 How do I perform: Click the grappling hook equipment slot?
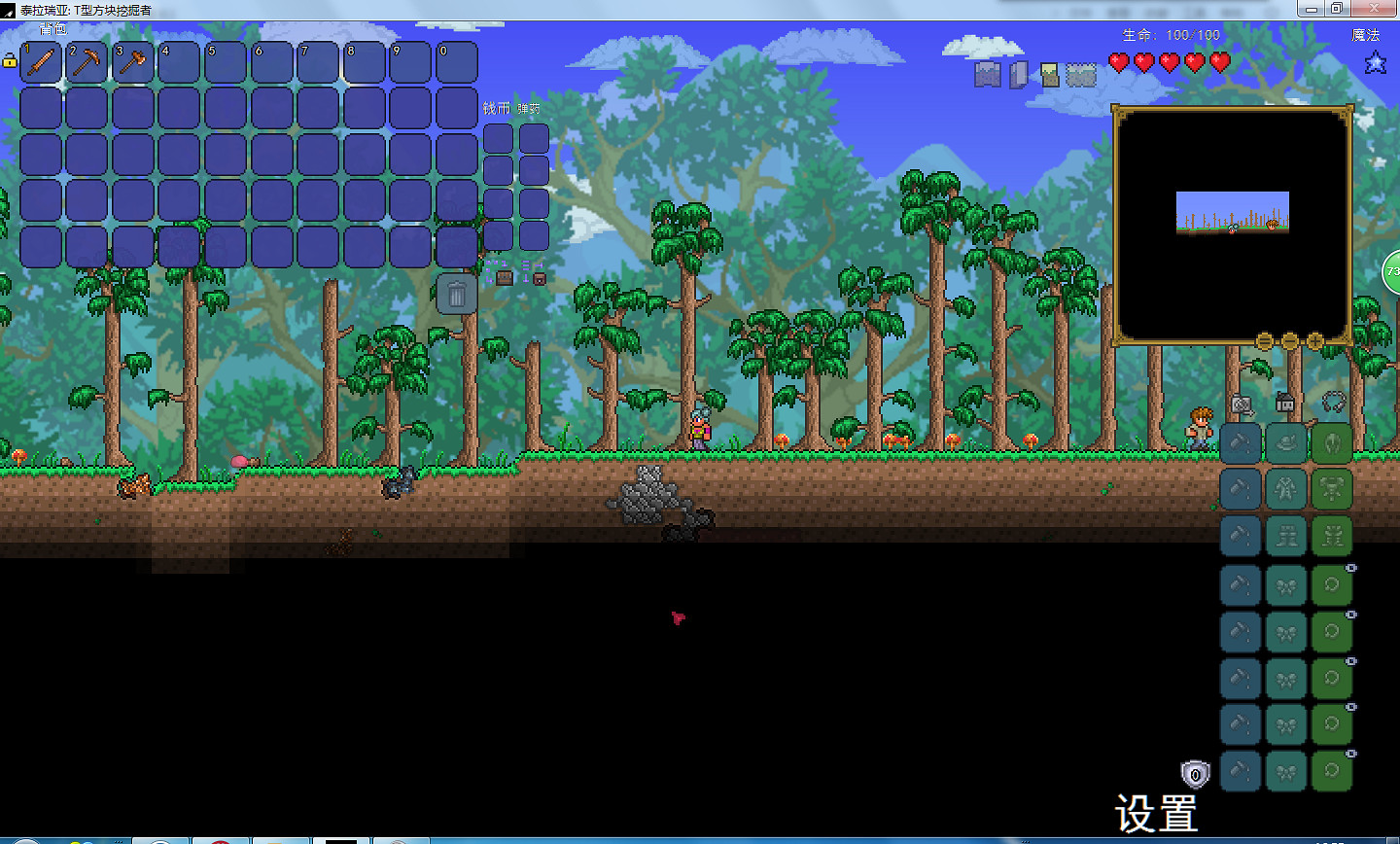click(1334, 403)
